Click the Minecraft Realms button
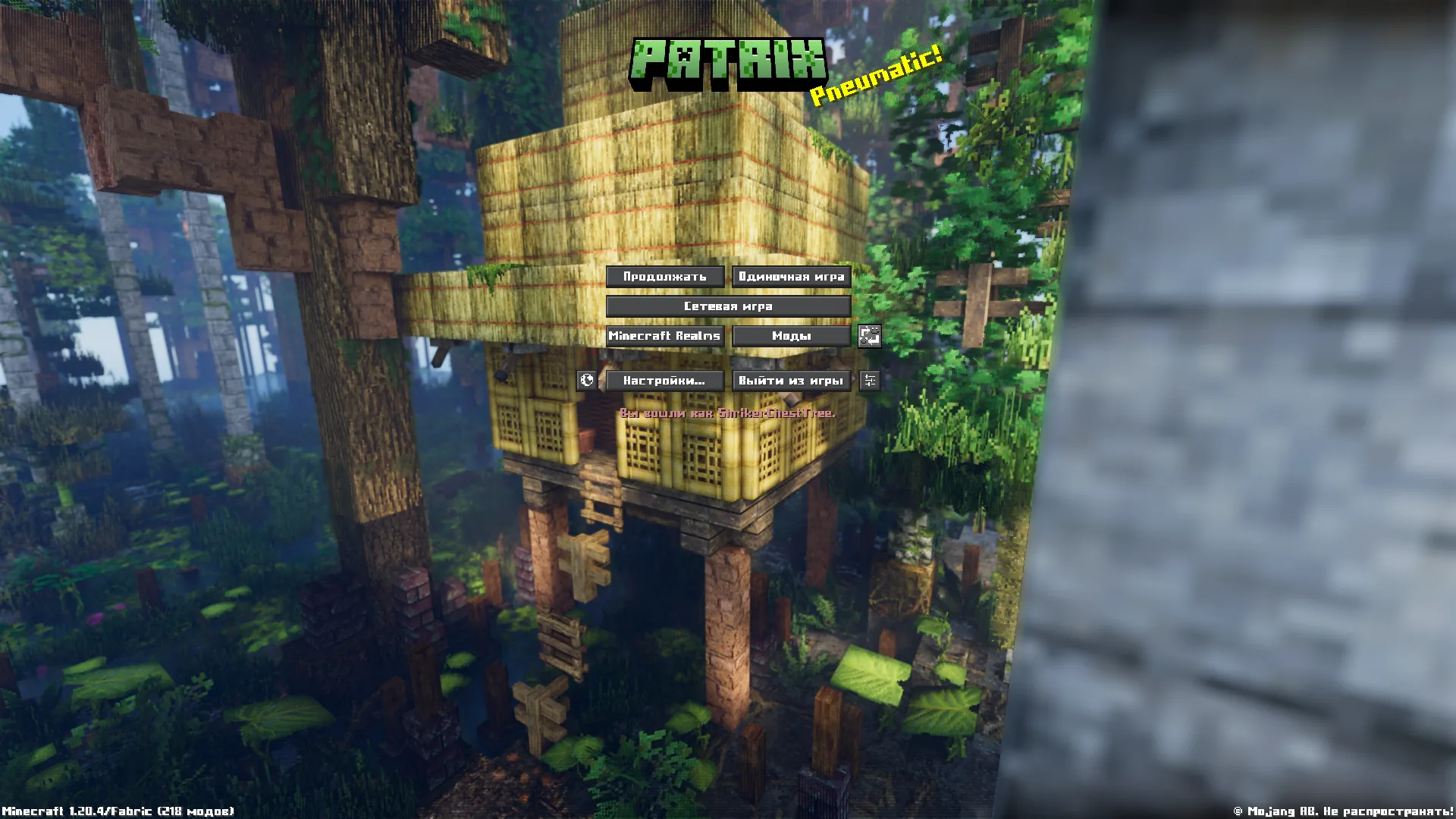 665,336
